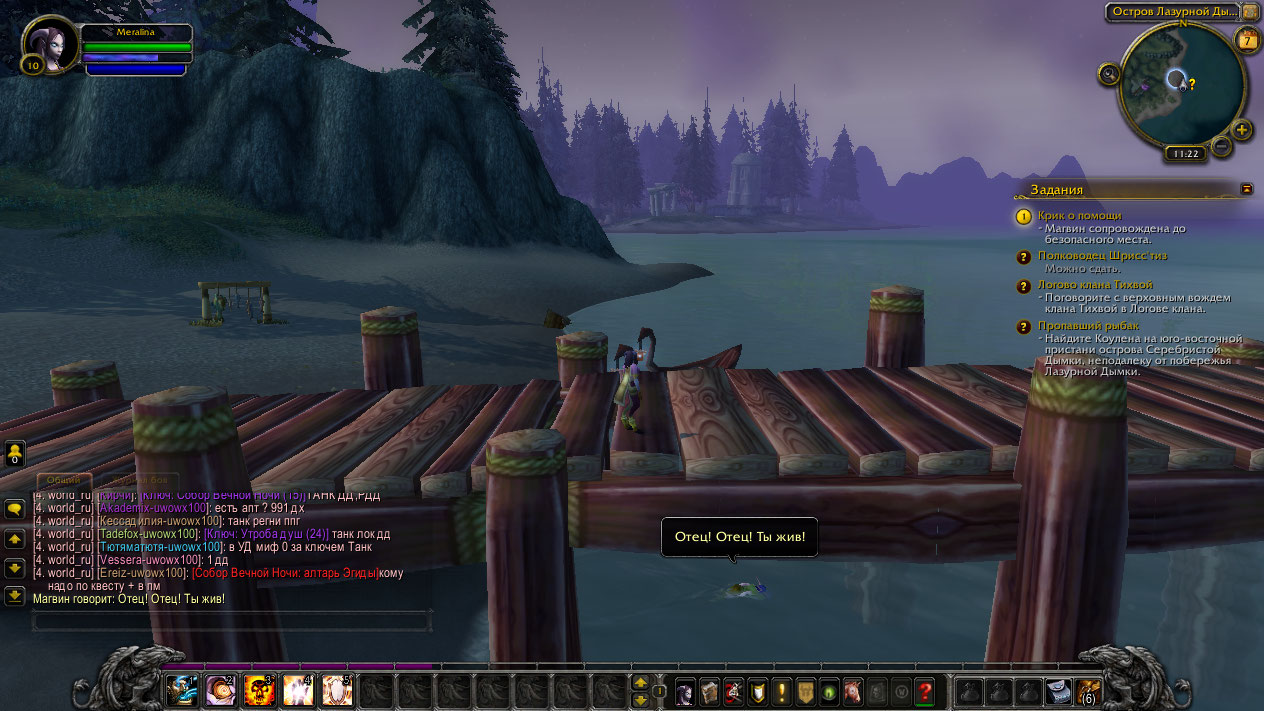Switch to the Общий chat tab

coord(63,480)
